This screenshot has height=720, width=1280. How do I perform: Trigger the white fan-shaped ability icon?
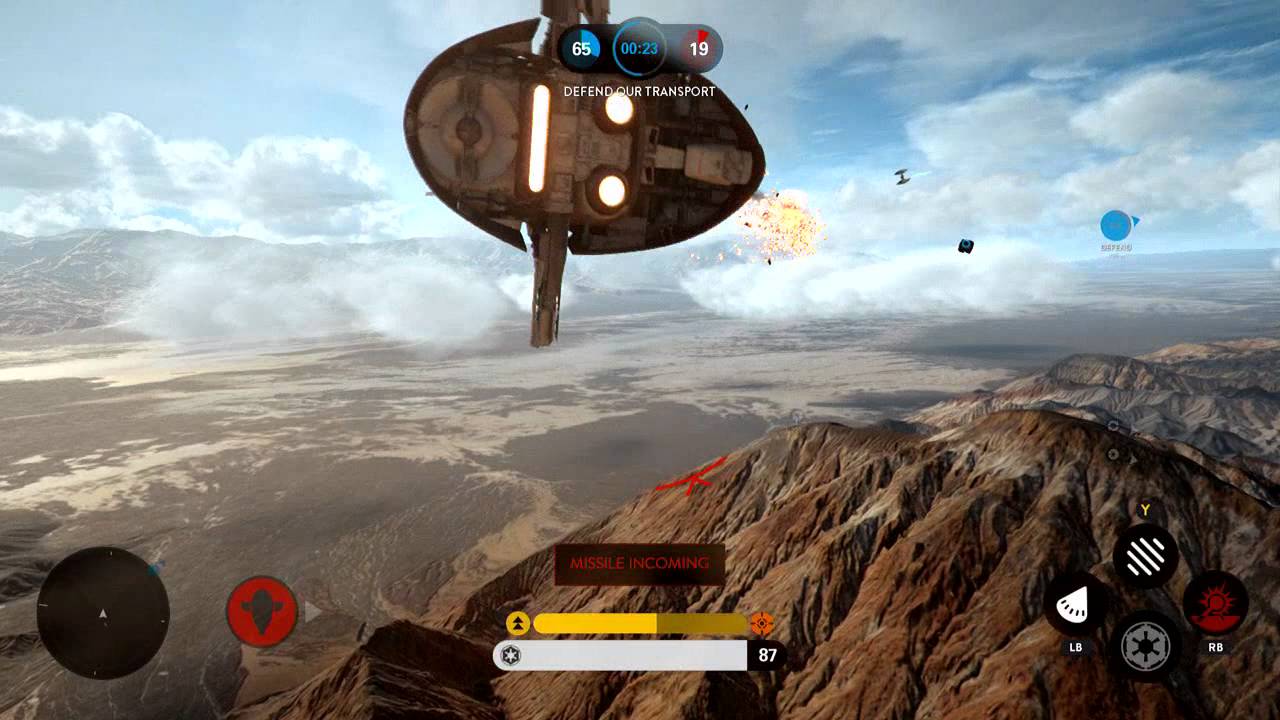point(1075,603)
